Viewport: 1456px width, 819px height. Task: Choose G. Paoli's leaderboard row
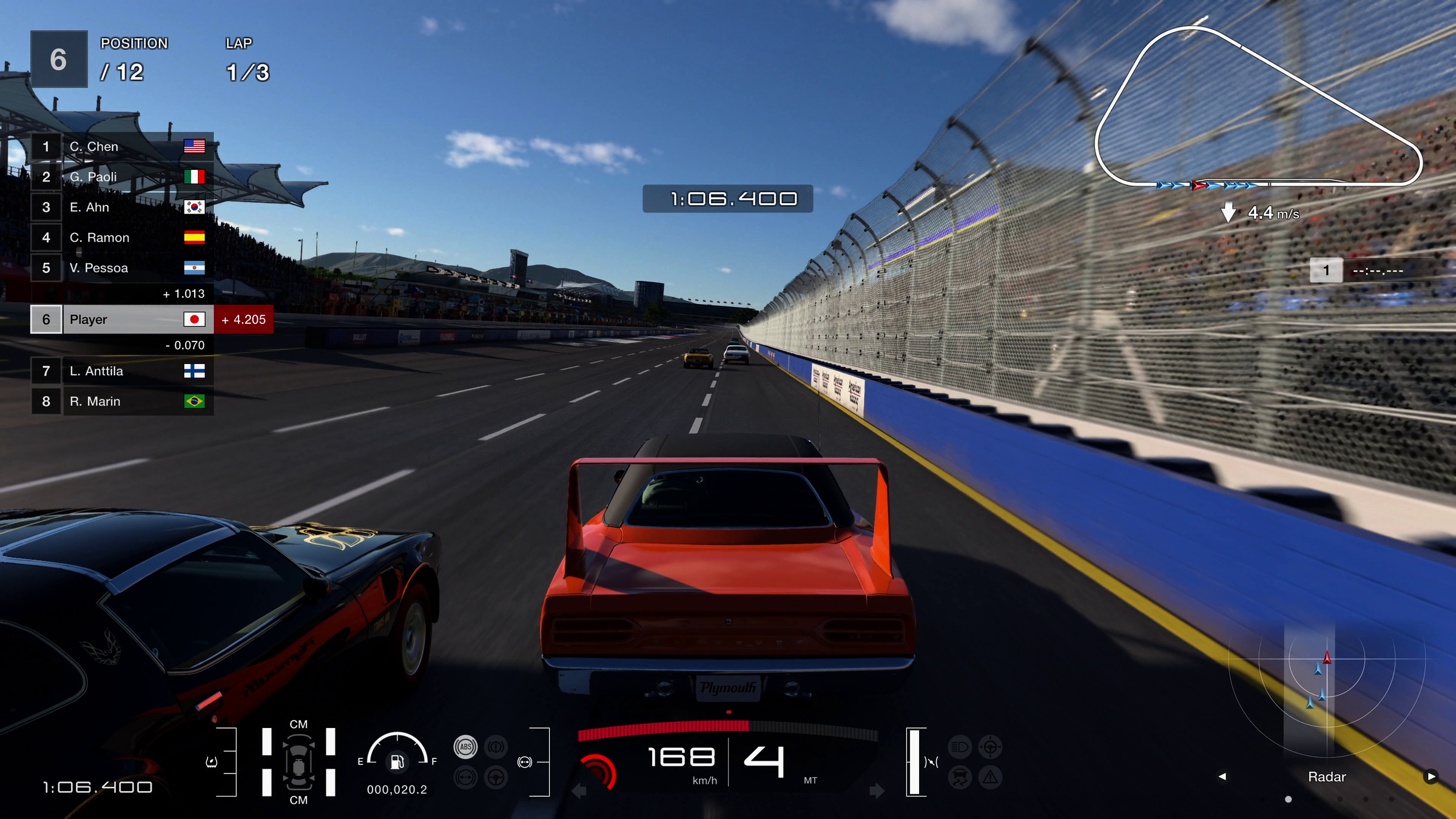[x=121, y=177]
